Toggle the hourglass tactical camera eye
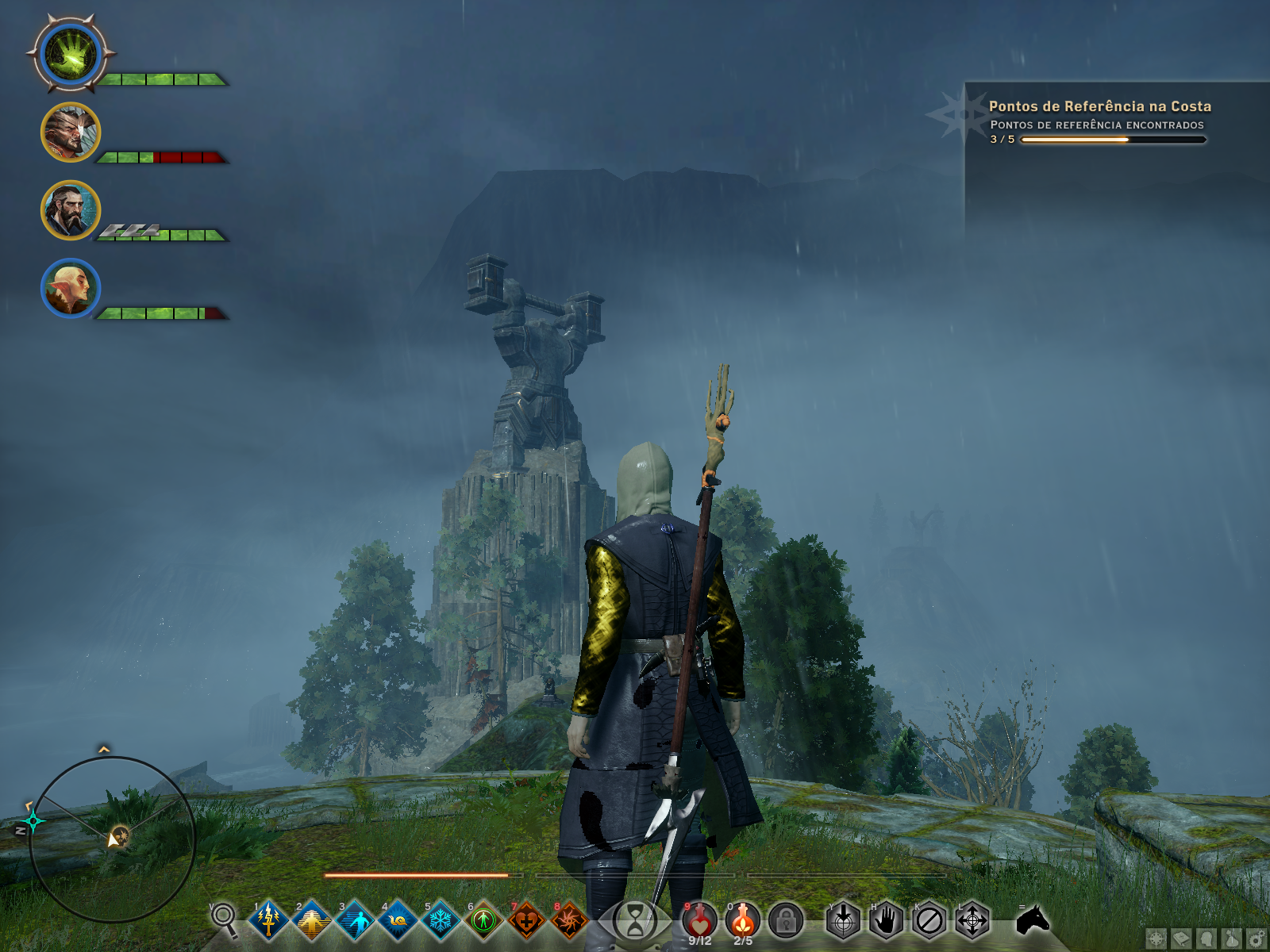Screen dimensions: 1270x952 (635, 922)
